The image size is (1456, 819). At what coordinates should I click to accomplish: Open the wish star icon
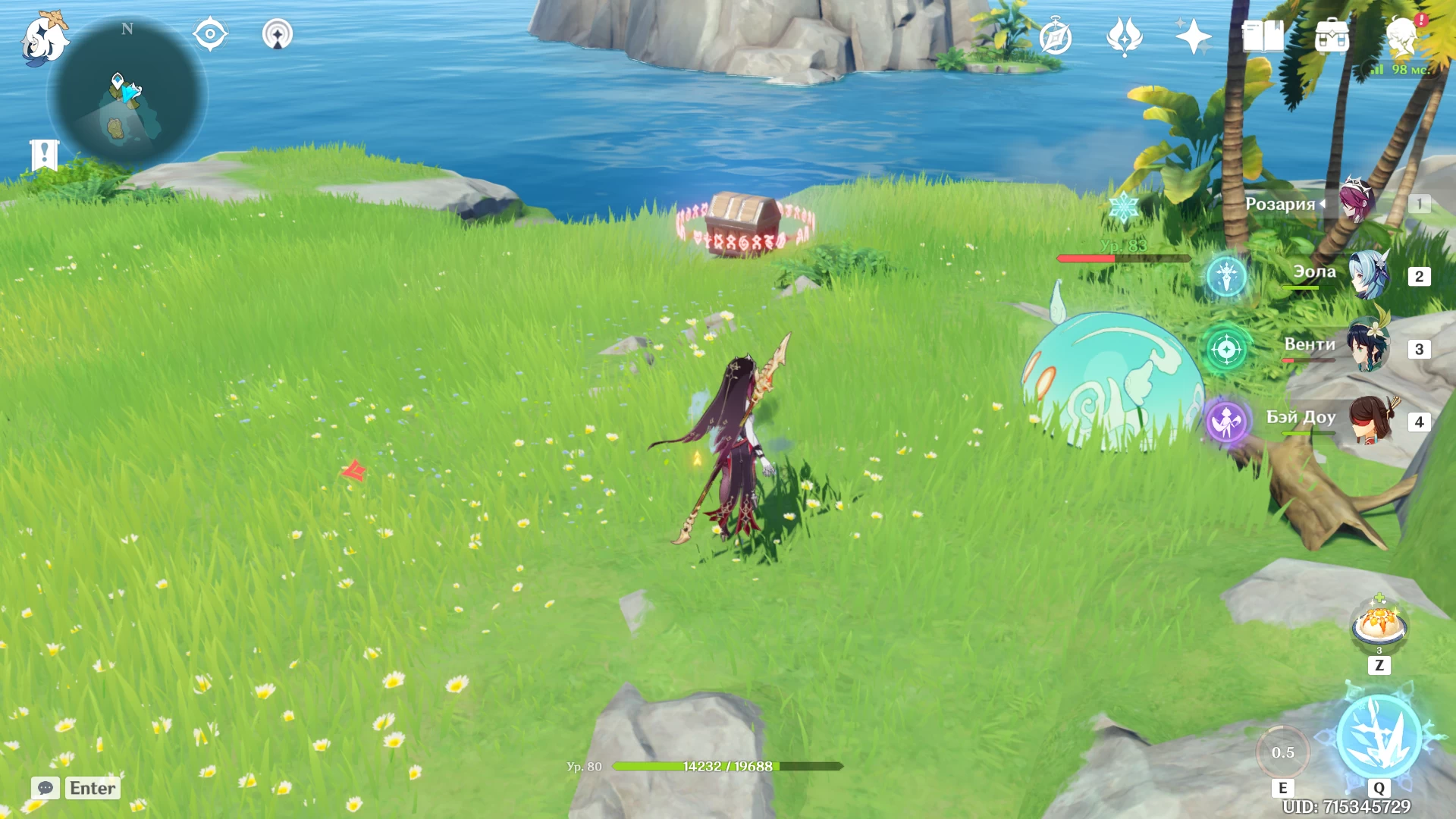point(1124,36)
